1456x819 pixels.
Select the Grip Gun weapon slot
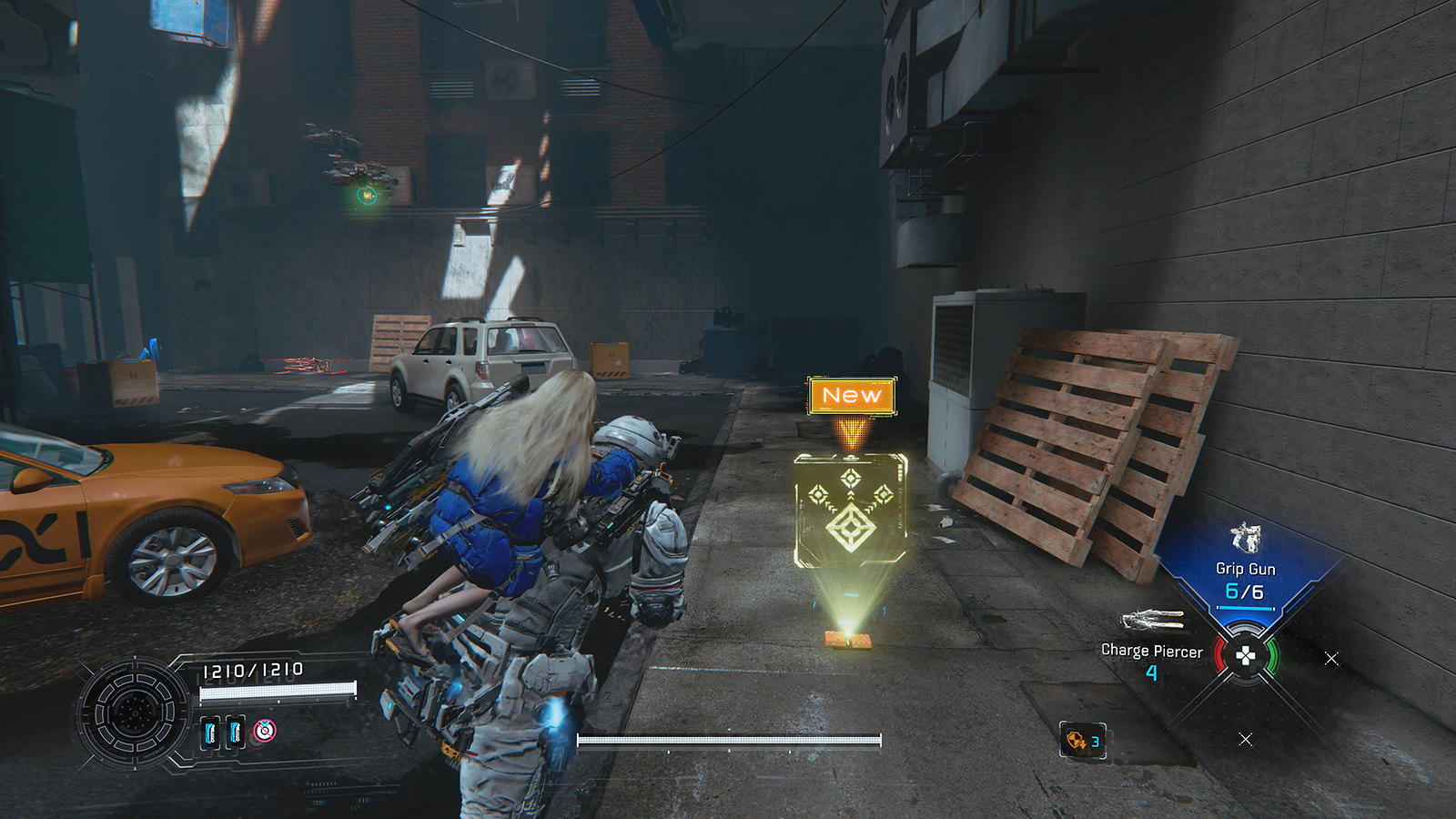[x=1245, y=569]
